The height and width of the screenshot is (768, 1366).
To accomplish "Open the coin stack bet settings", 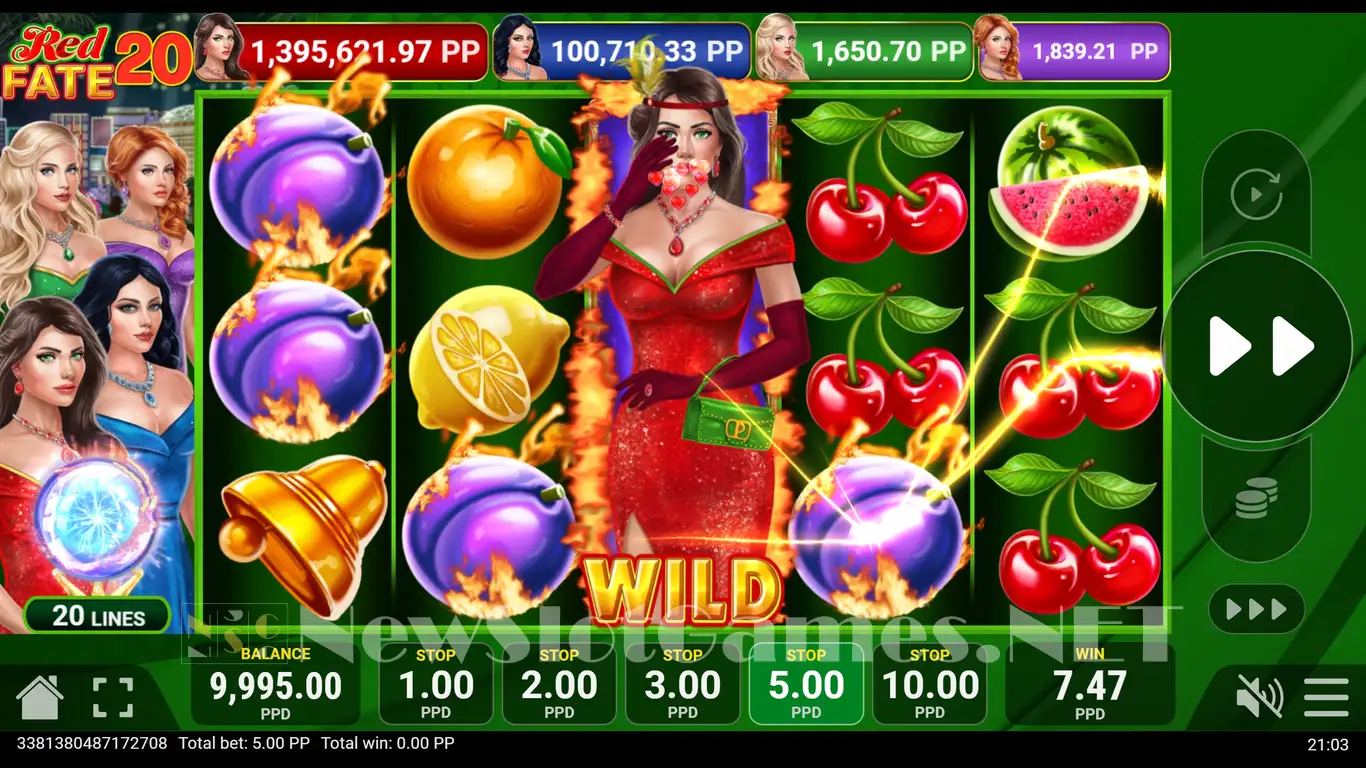I will point(1257,498).
